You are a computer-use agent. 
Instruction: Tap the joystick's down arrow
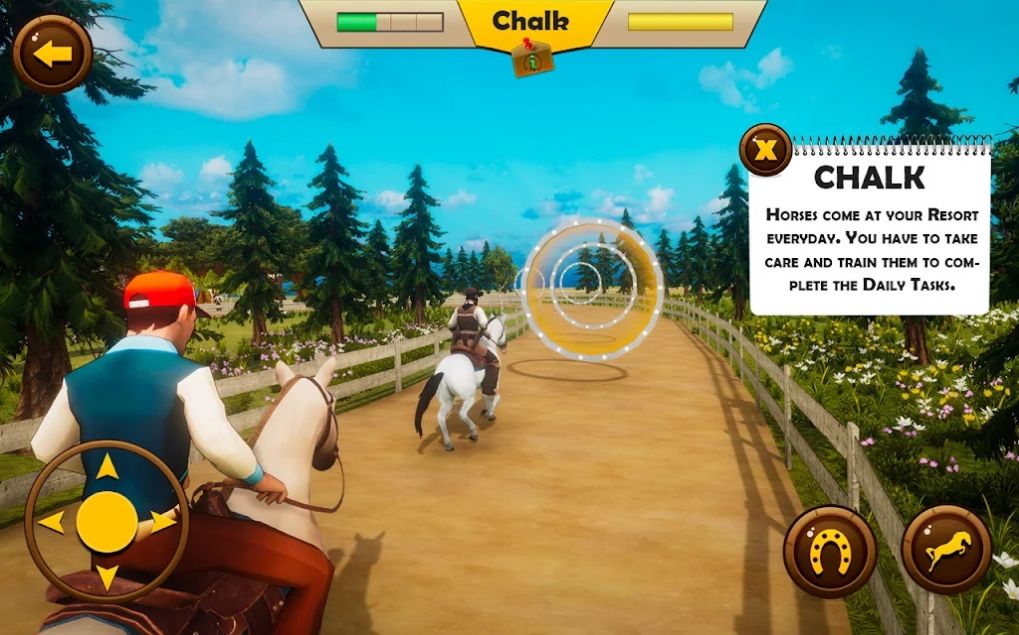[107, 577]
